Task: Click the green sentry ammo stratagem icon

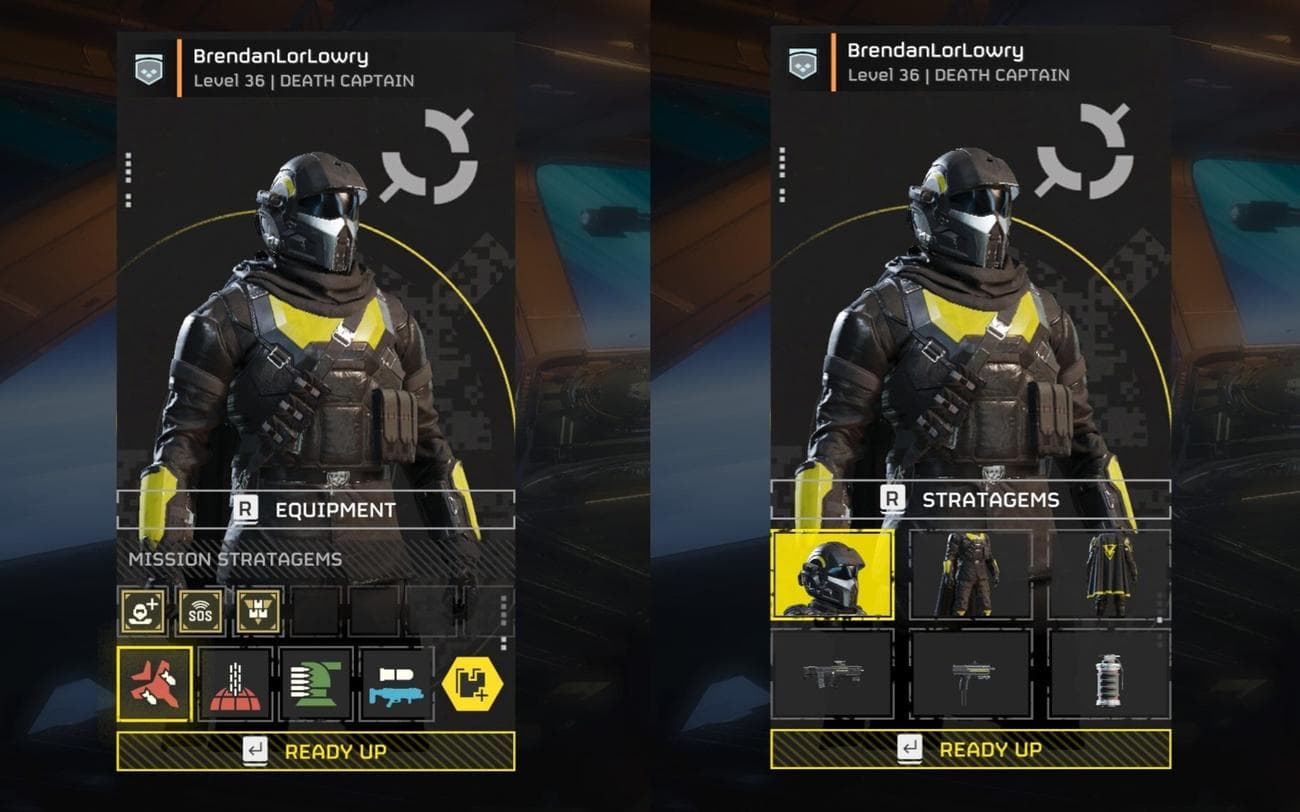Action: 314,685
